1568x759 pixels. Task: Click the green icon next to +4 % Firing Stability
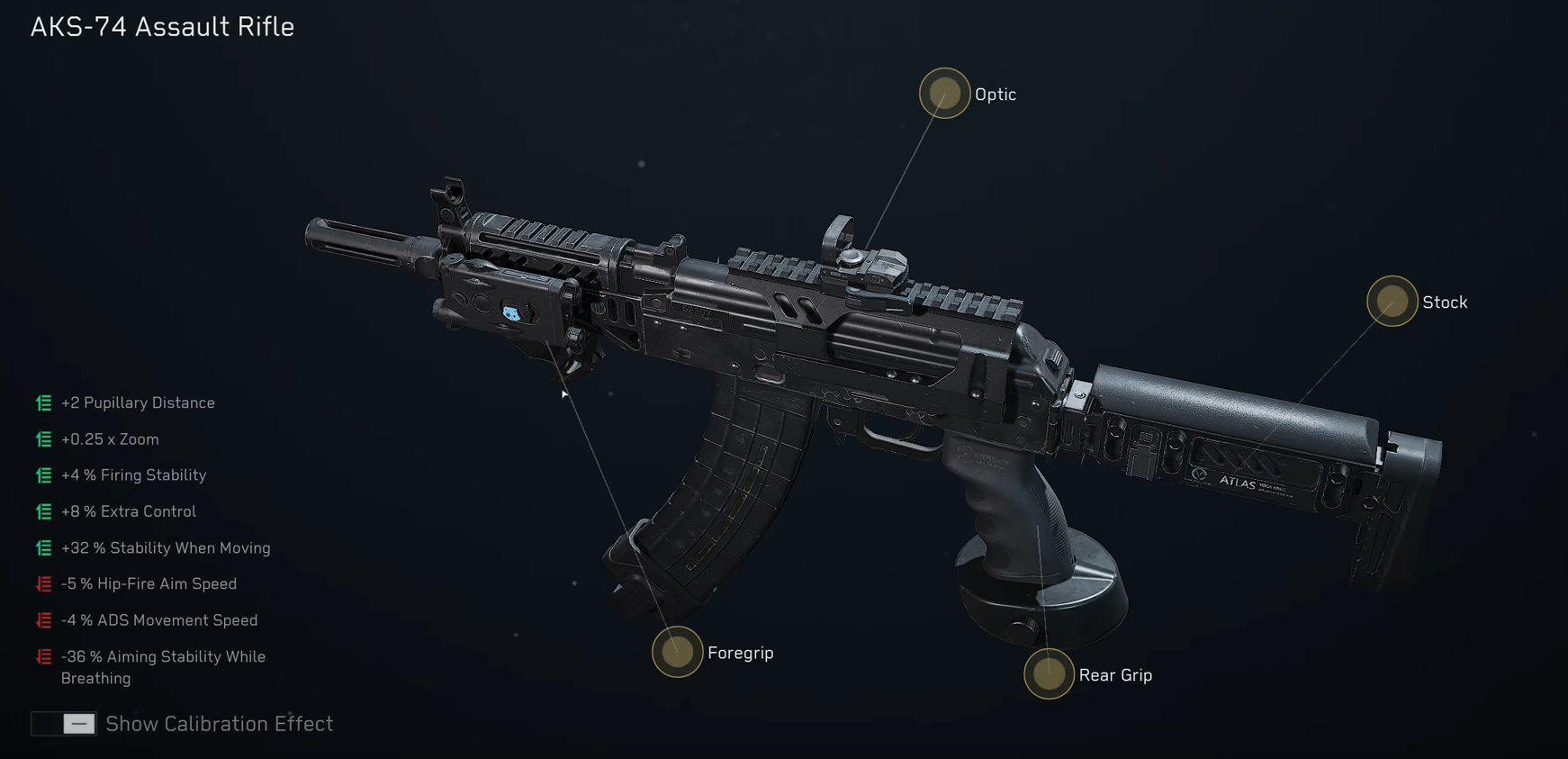[42, 475]
